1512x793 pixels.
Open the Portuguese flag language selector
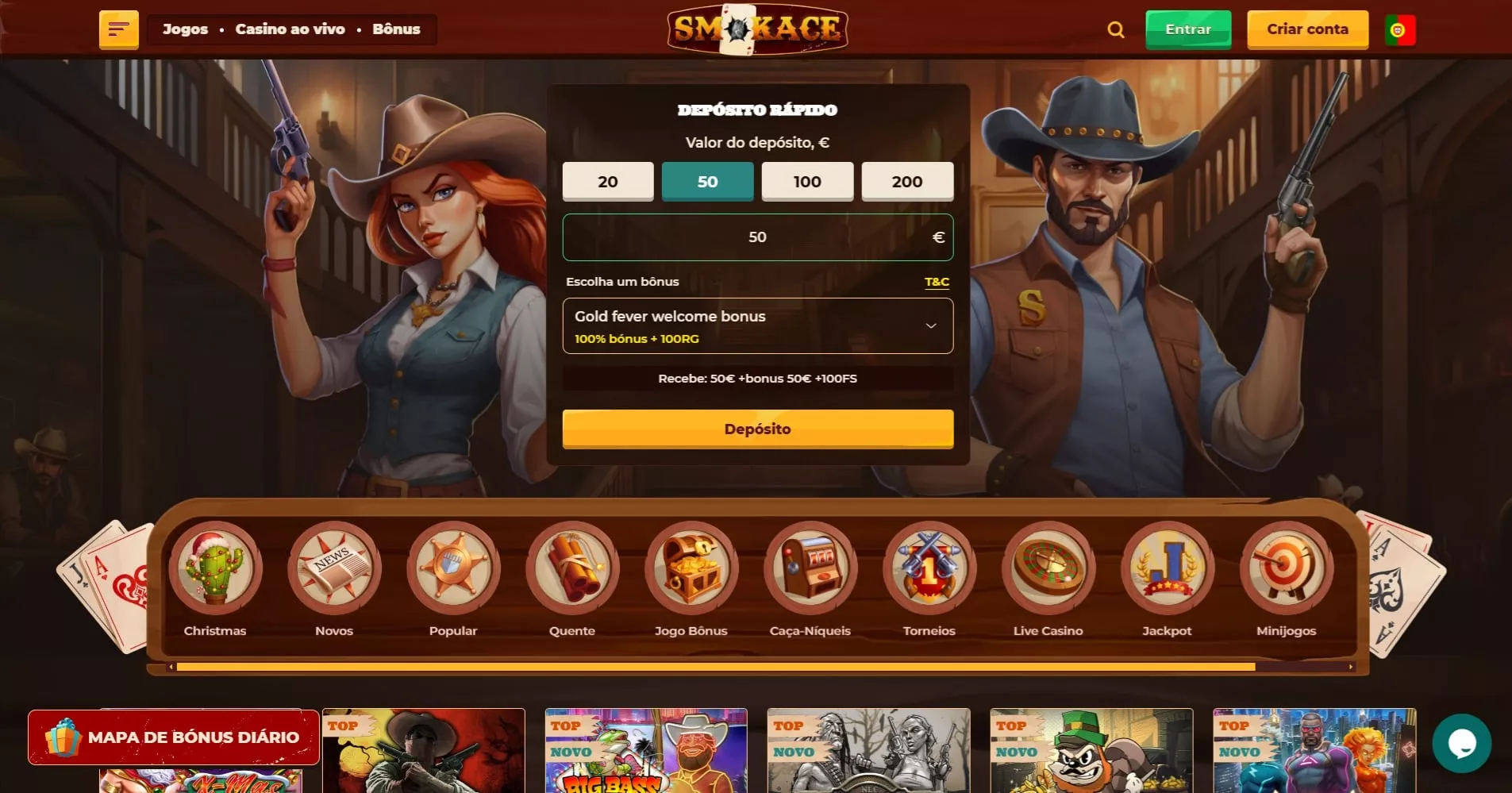[x=1399, y=30]
